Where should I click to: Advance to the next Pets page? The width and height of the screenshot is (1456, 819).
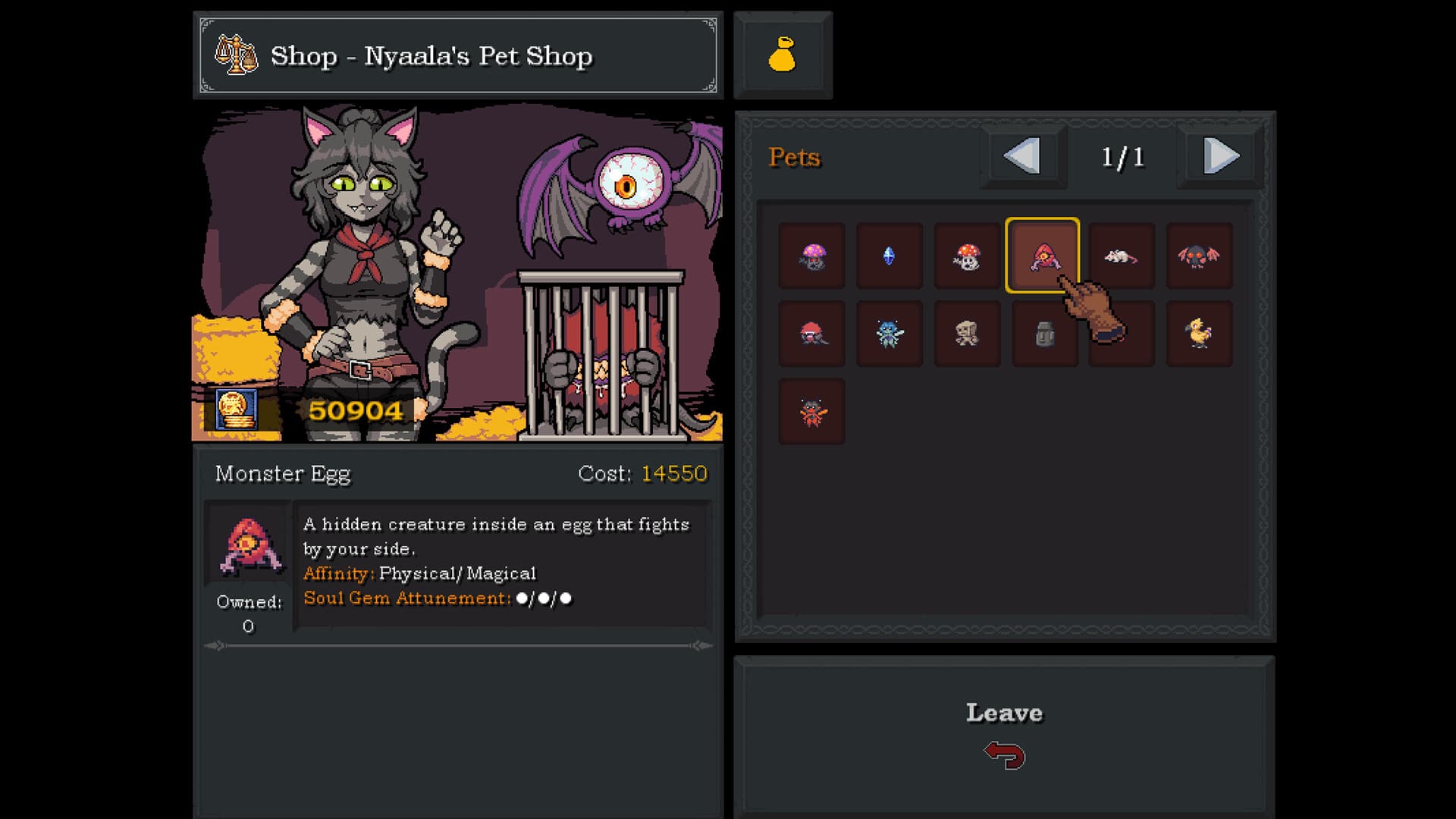1220,156
